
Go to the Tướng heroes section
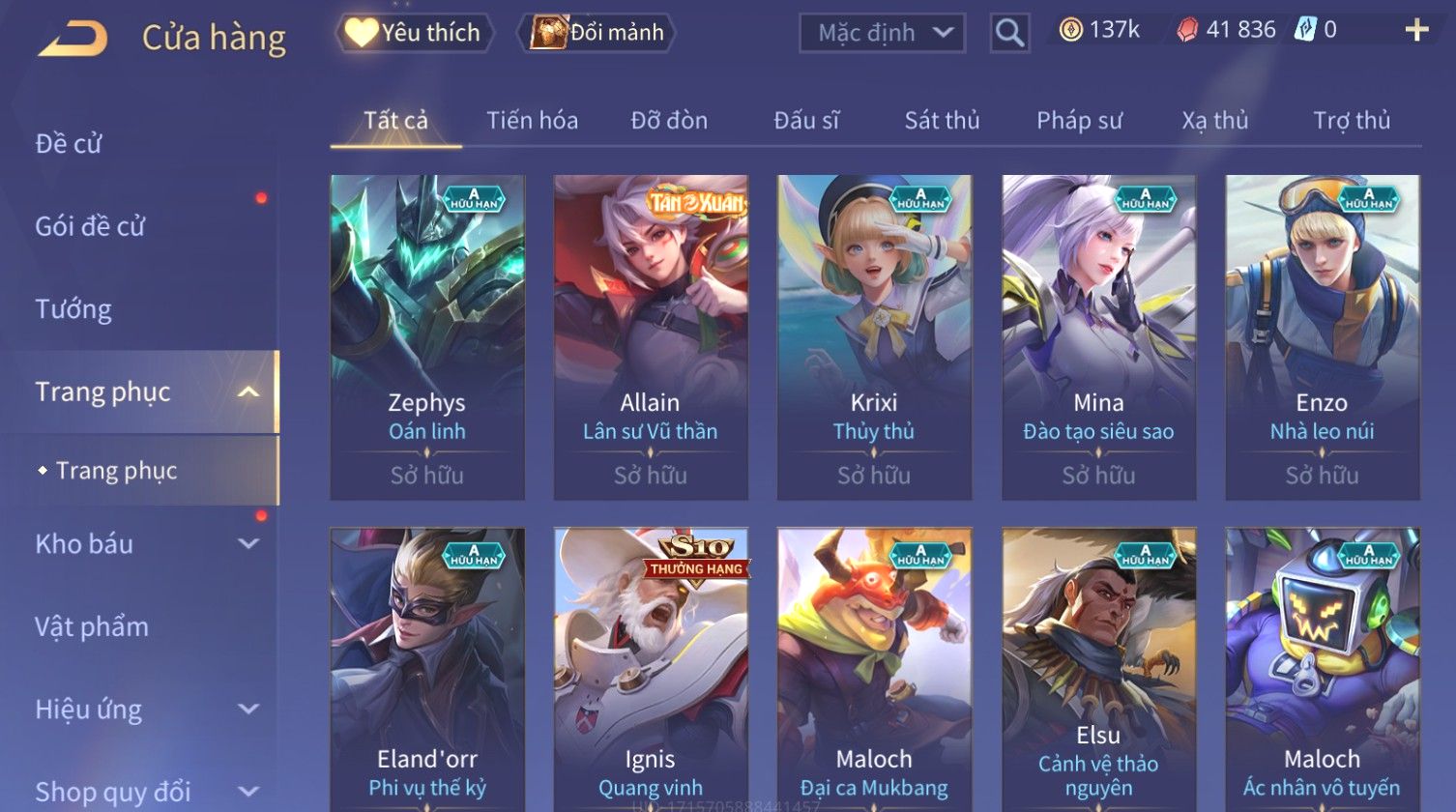point(73,309)
